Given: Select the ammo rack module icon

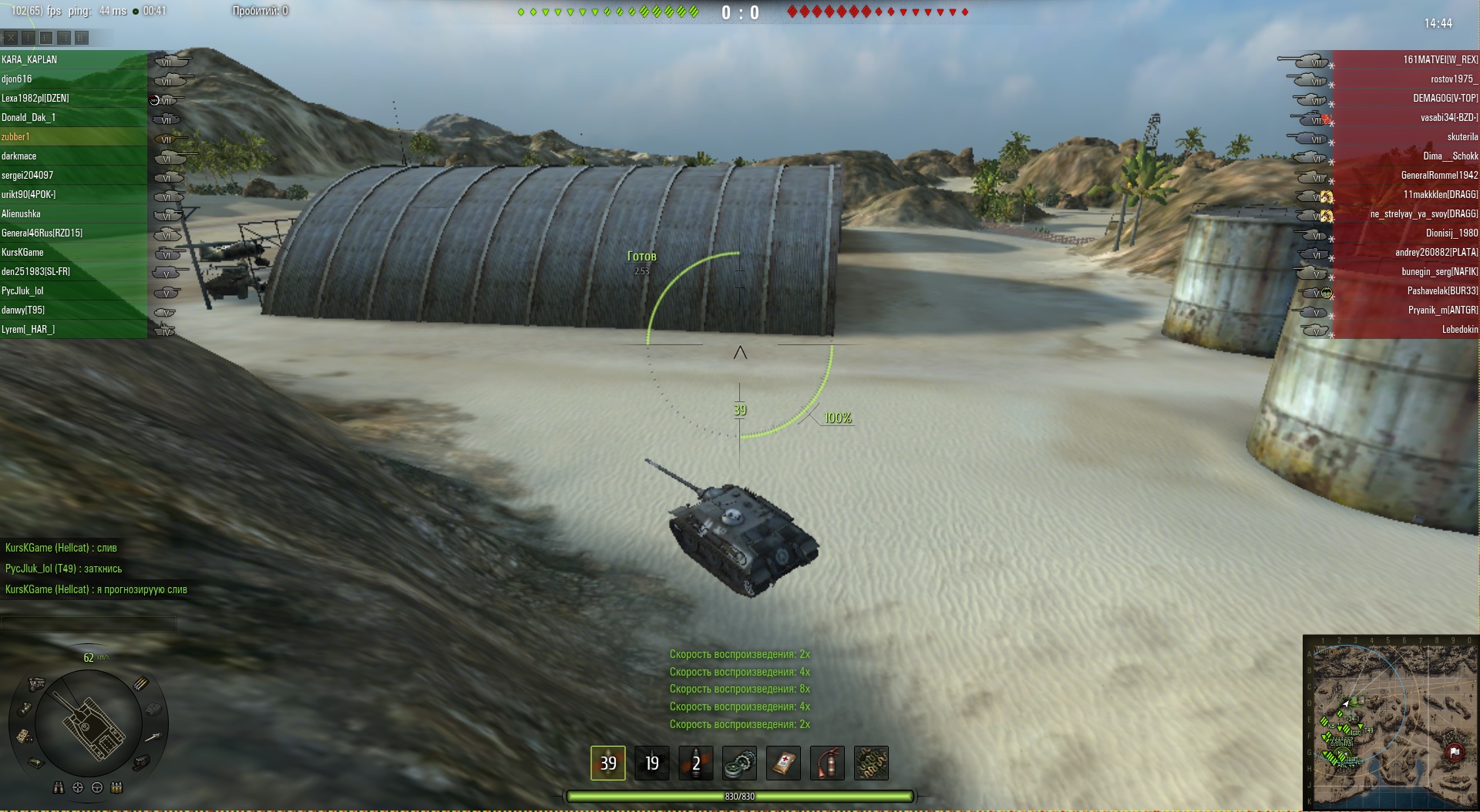Looking at the screenshot, I should click(142, 683).
